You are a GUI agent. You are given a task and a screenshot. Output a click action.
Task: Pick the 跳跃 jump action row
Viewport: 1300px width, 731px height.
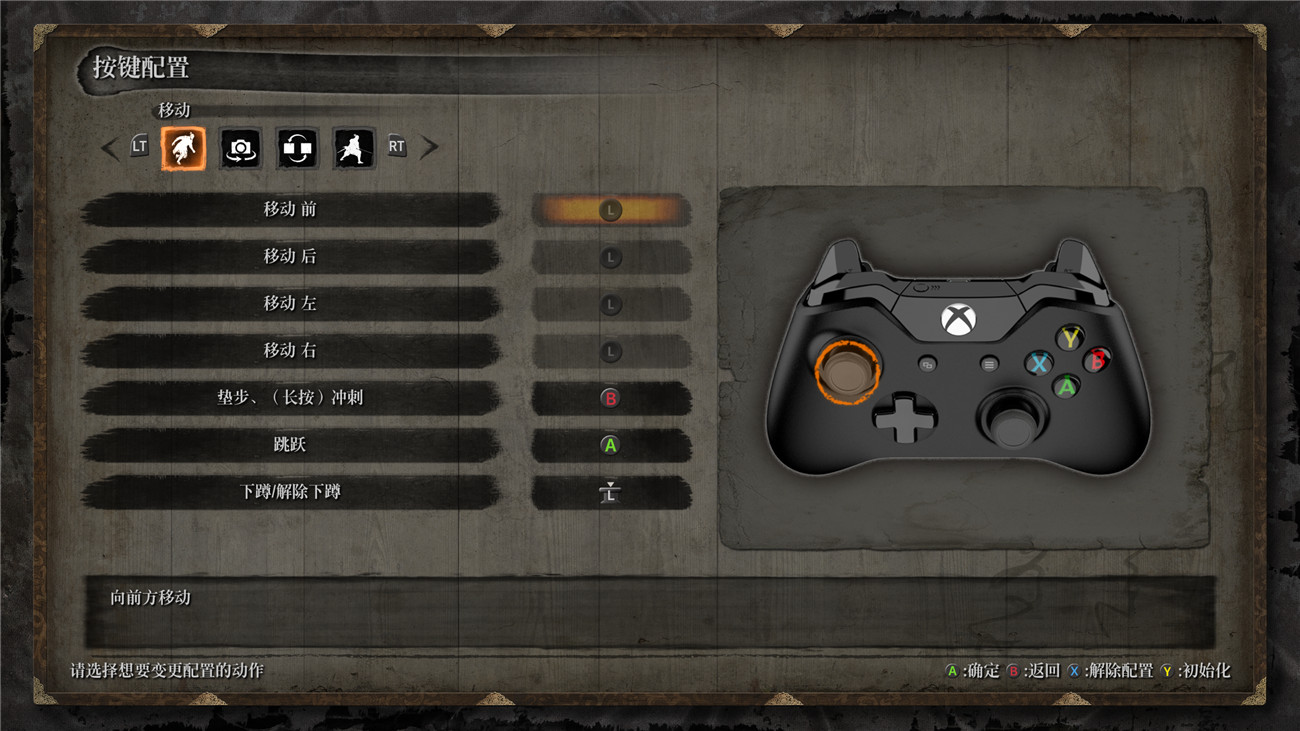[290, 445]
